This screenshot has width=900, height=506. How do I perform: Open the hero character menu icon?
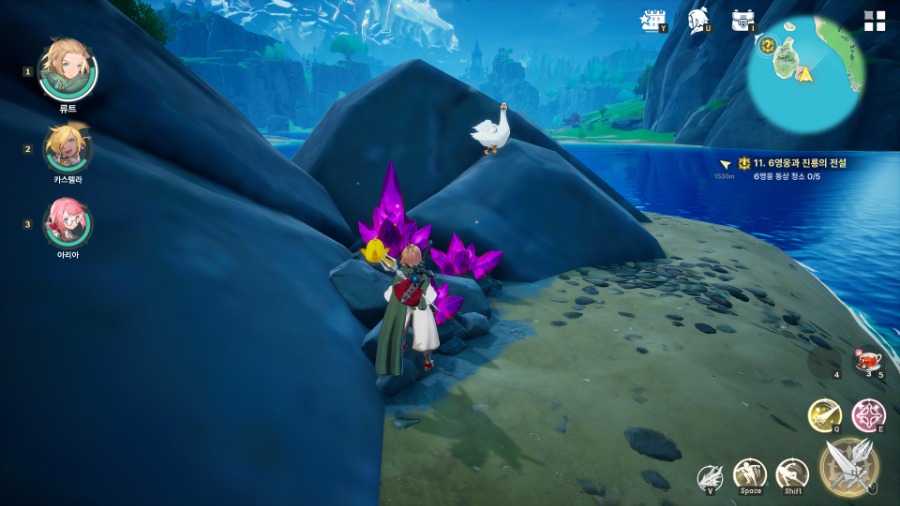point(699,20)
